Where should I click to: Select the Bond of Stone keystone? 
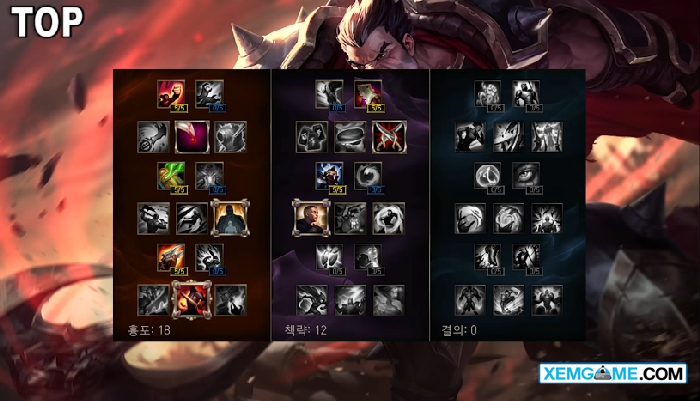(546, 297)
